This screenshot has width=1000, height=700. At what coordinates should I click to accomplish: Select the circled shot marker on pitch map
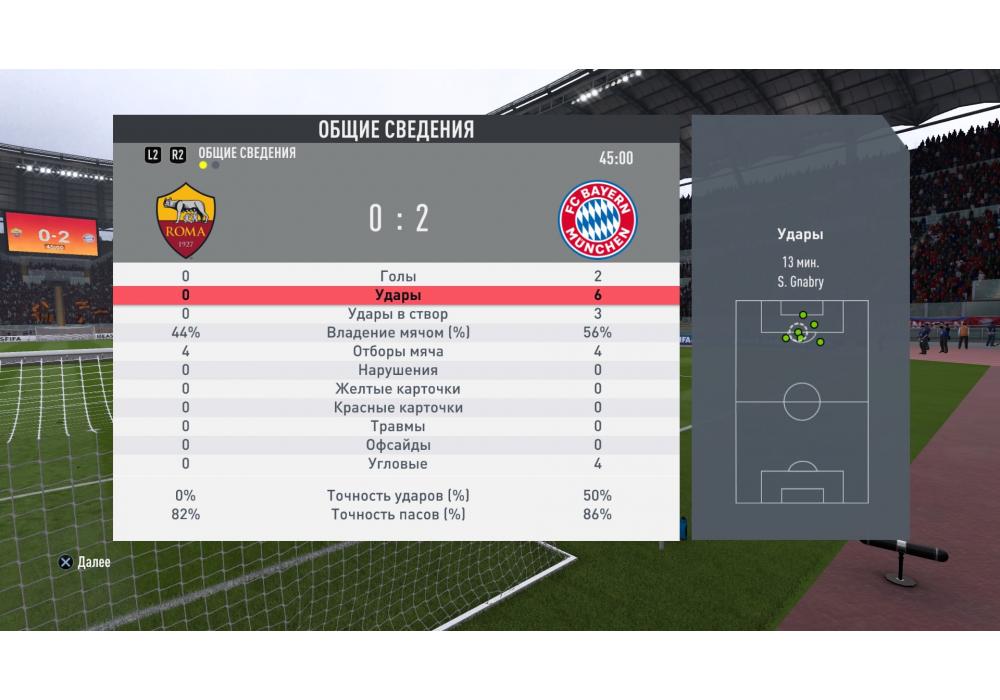798,333
